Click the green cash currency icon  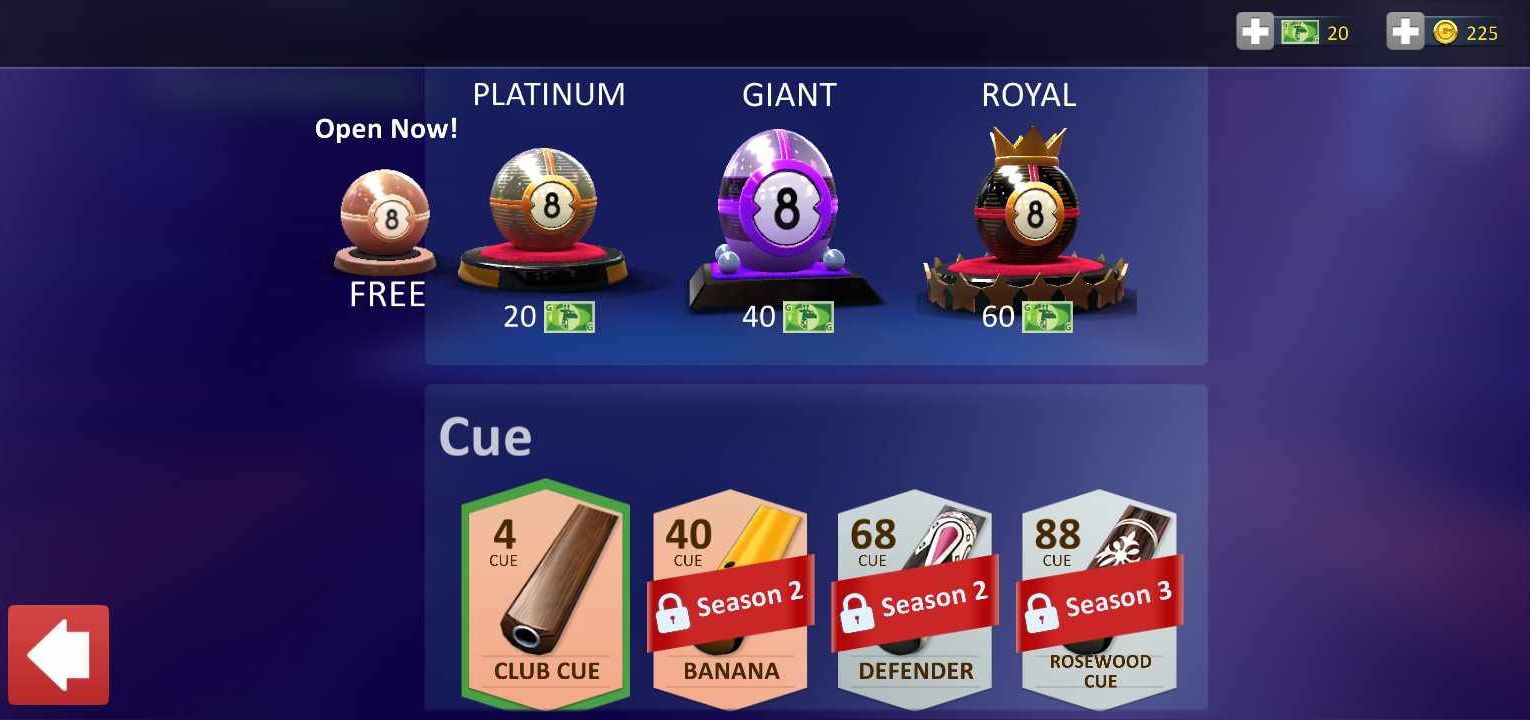[x=1300, y=31]
